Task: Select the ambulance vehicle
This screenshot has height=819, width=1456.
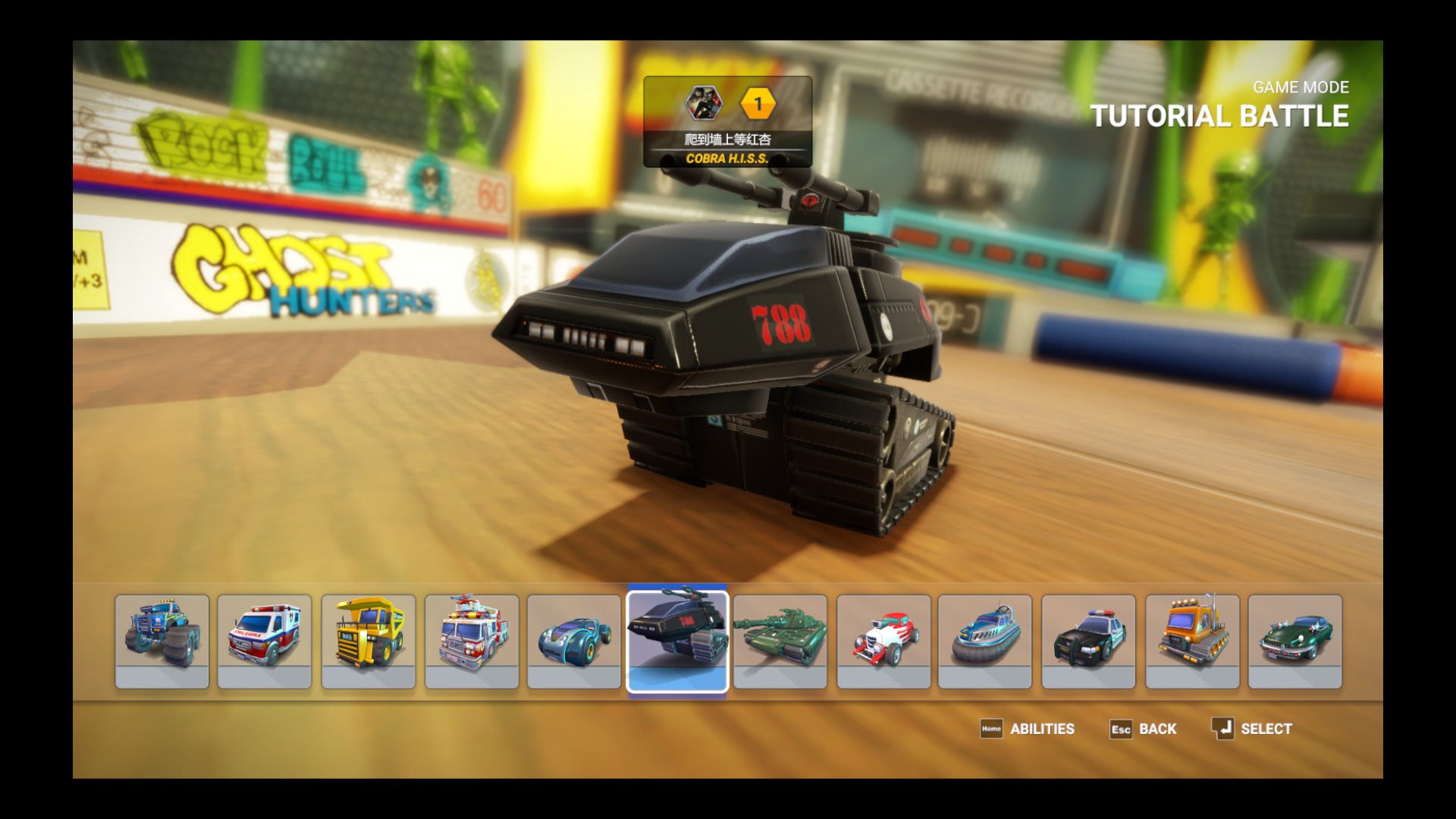Action: click(264, 641)
